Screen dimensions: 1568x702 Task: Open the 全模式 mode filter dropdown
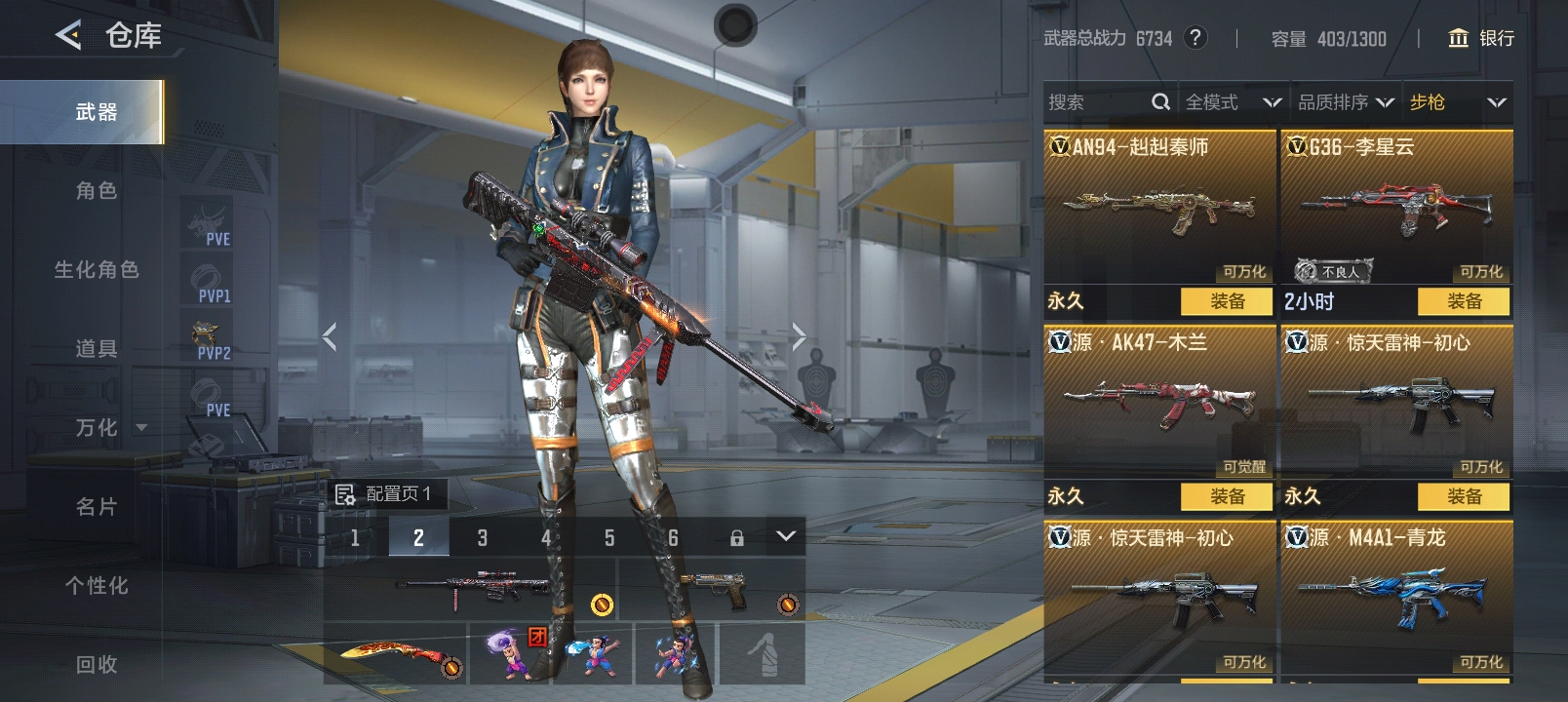click(1233, 102)
